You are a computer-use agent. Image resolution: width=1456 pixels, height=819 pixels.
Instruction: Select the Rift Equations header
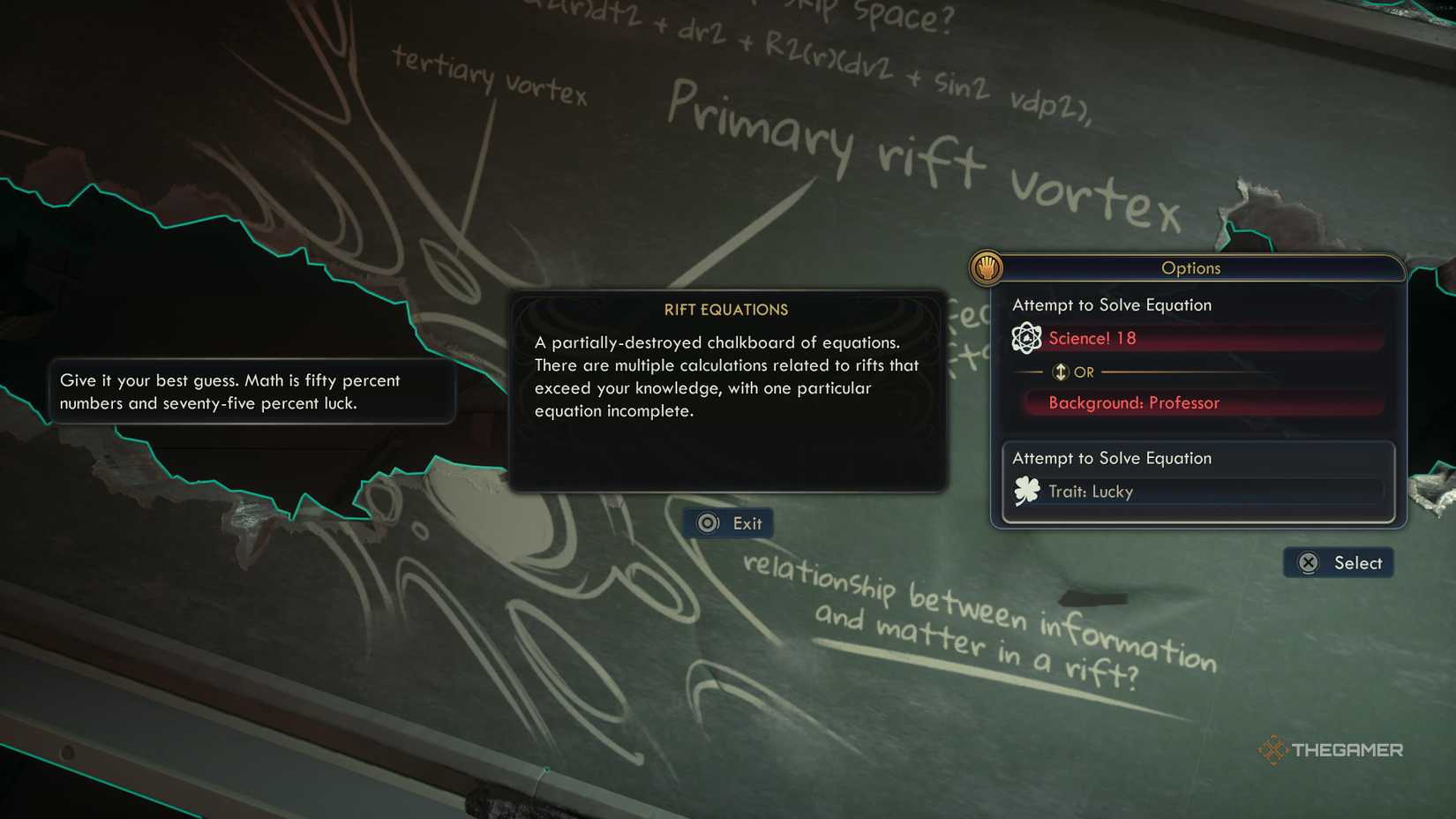726,310
